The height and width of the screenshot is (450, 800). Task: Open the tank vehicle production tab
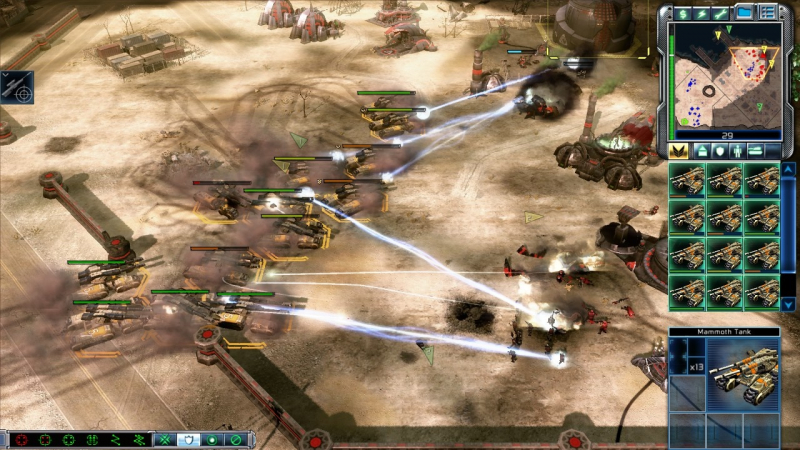(x=757, y=150)
